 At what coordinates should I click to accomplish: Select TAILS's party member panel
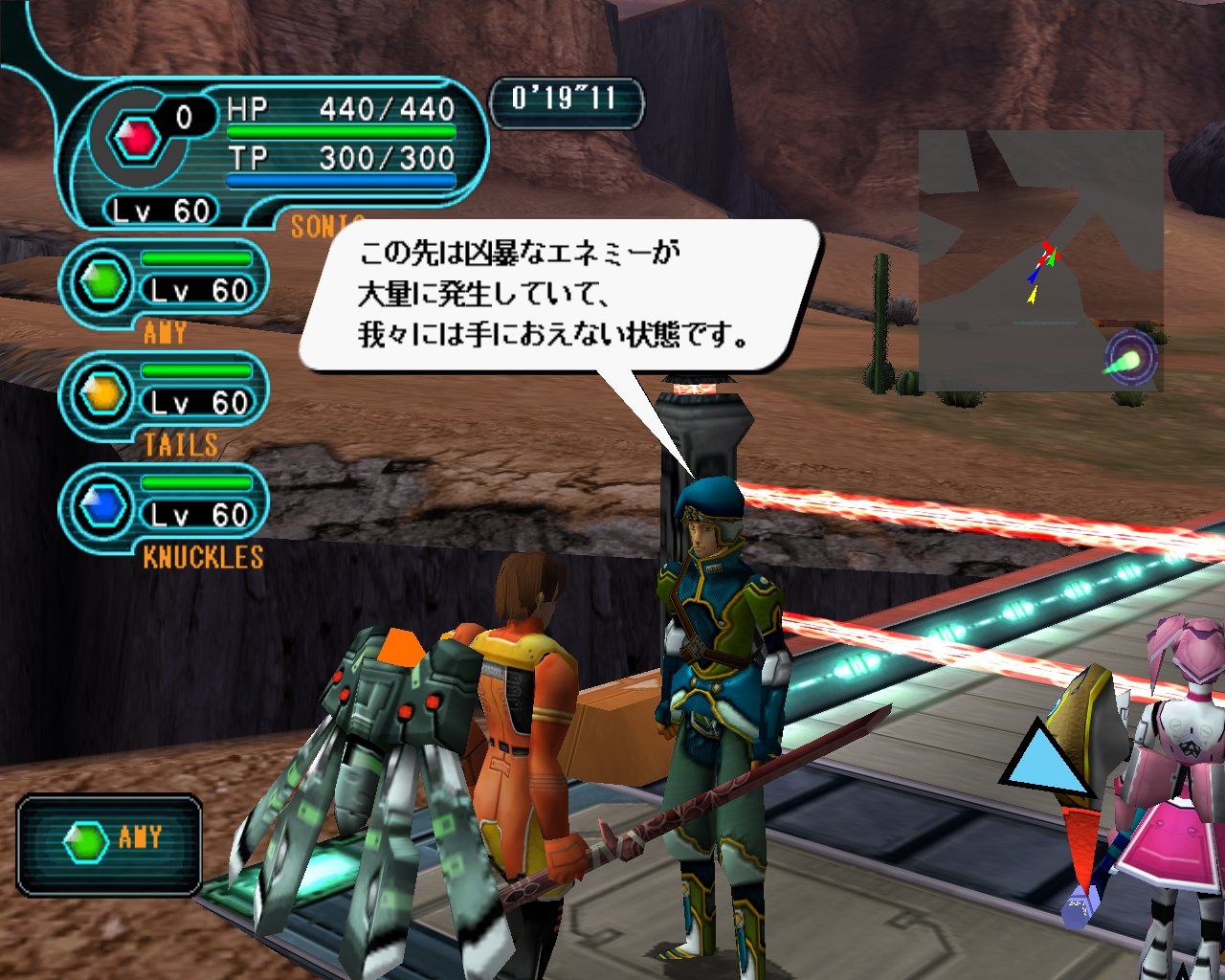[x=165, y=395]
